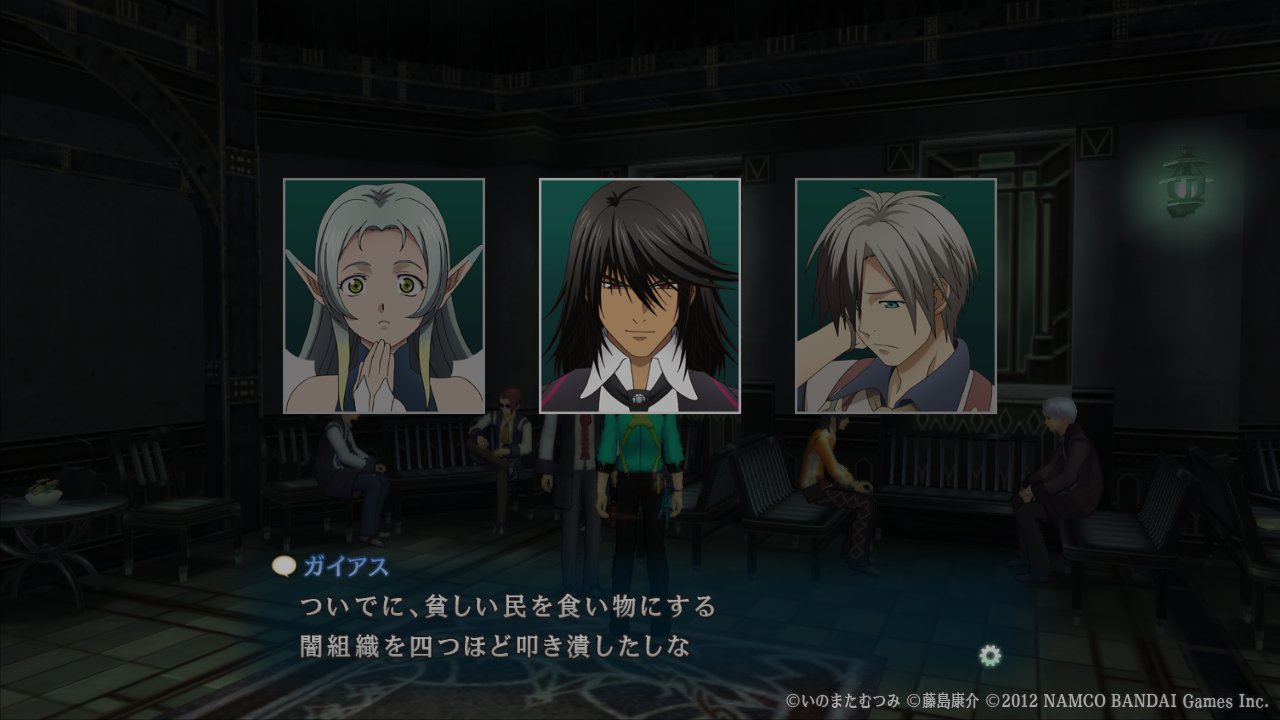Click the speech bubble icon beside ガイアス
This screenshot has height=720, width=1280.
pyautogui.click(x=284, y=567)
